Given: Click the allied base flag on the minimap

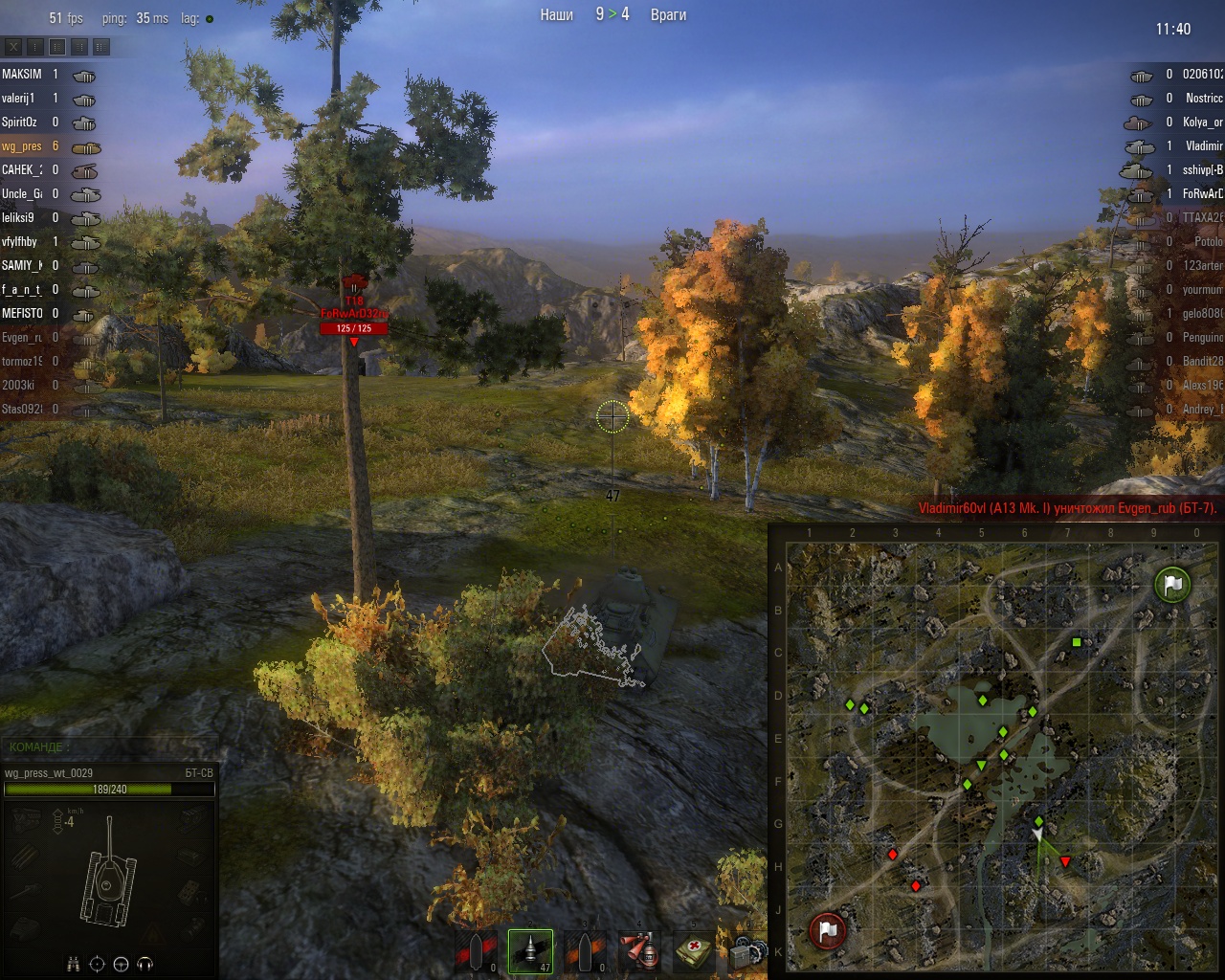Looking at the screenshot, I should tap(1172, 584).
